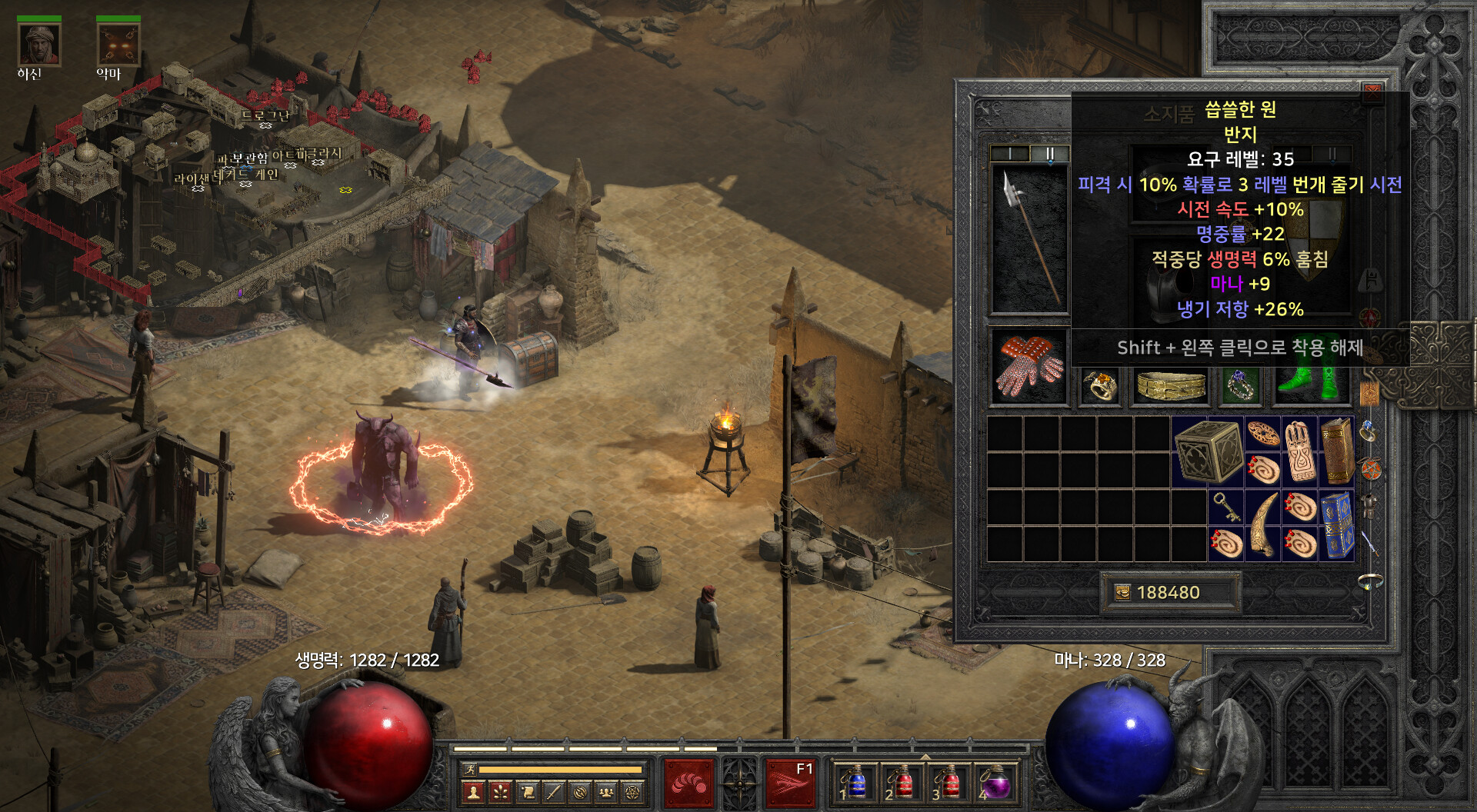Select the mercenary portrait labeled 하신
The height and width of the screenshot is (812, 1477).
click(x=38, y=45)
